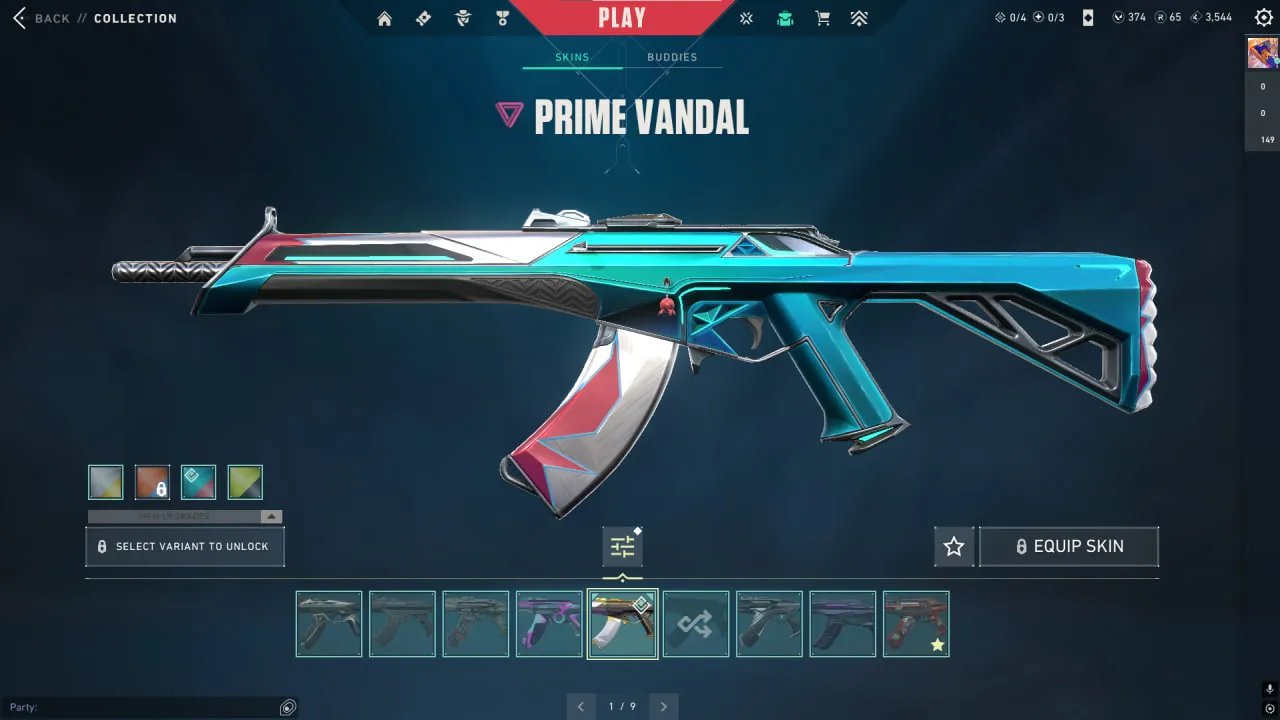
Task: Click the green backpack Collection icon
Action: 784,17
